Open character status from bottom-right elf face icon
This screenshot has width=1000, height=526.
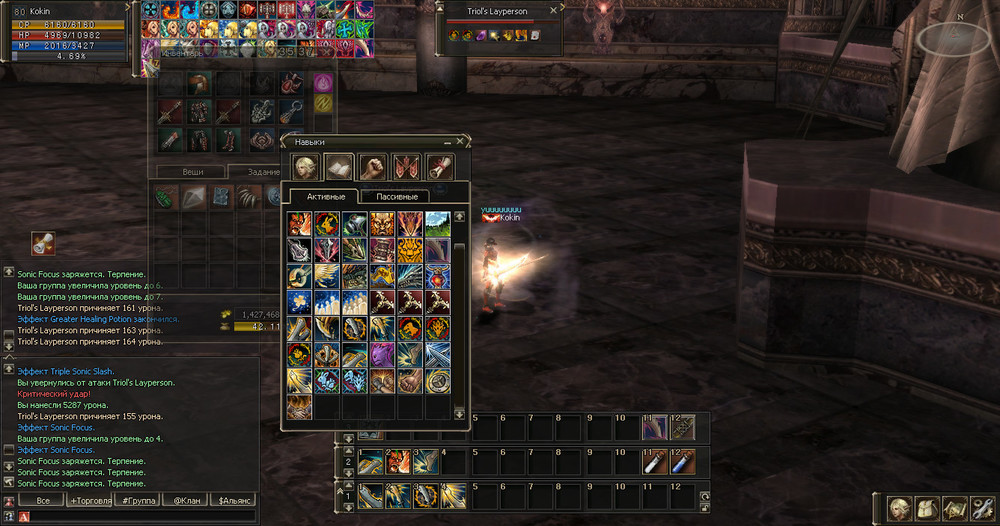click(x=900, y=508)
